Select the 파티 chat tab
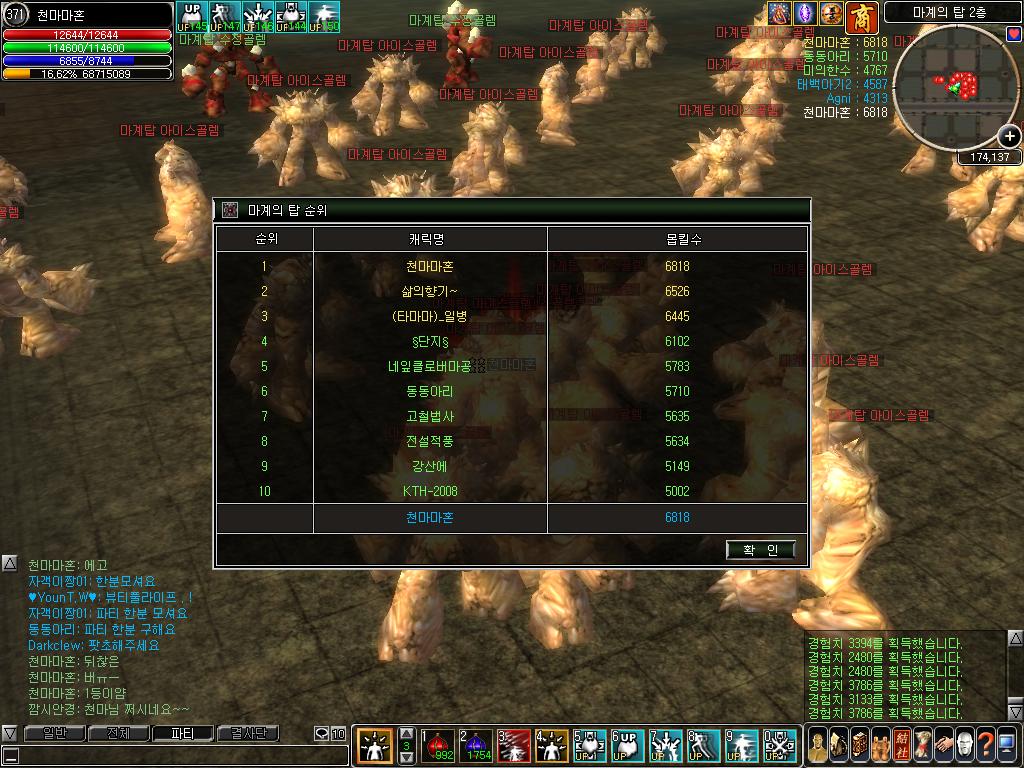 [x=181, y=734]
